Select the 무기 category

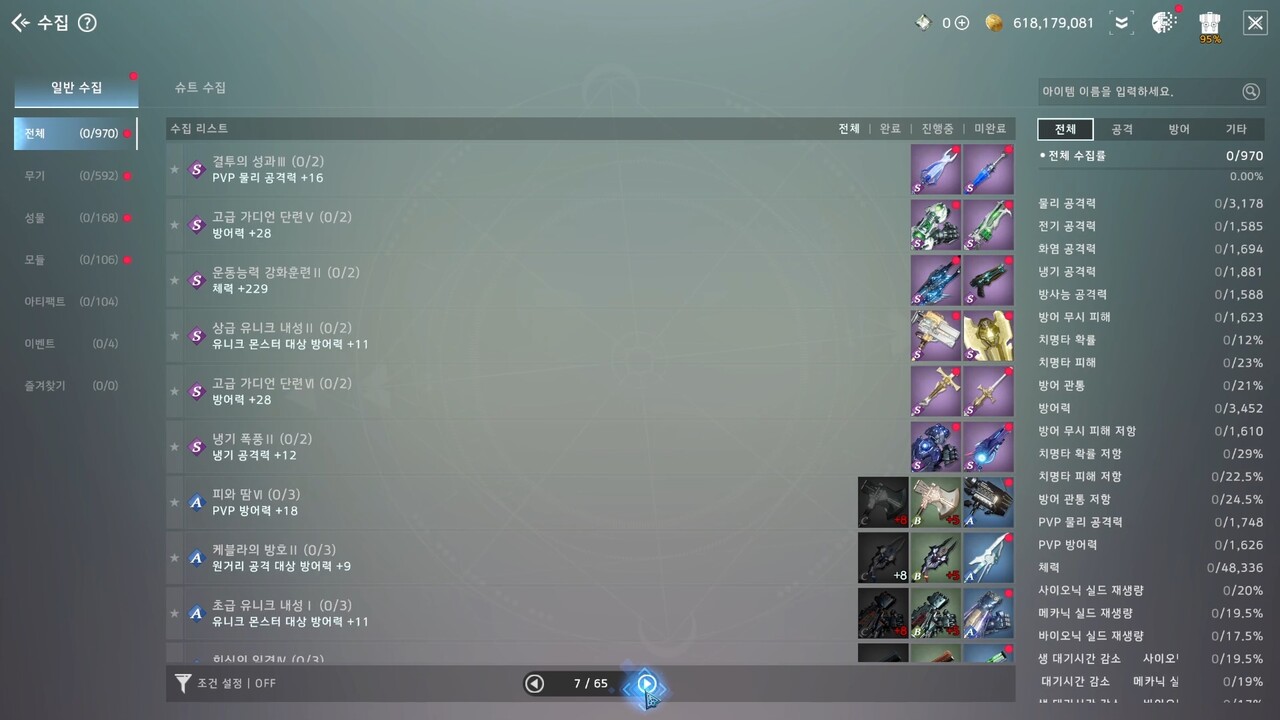pos(72,176)
